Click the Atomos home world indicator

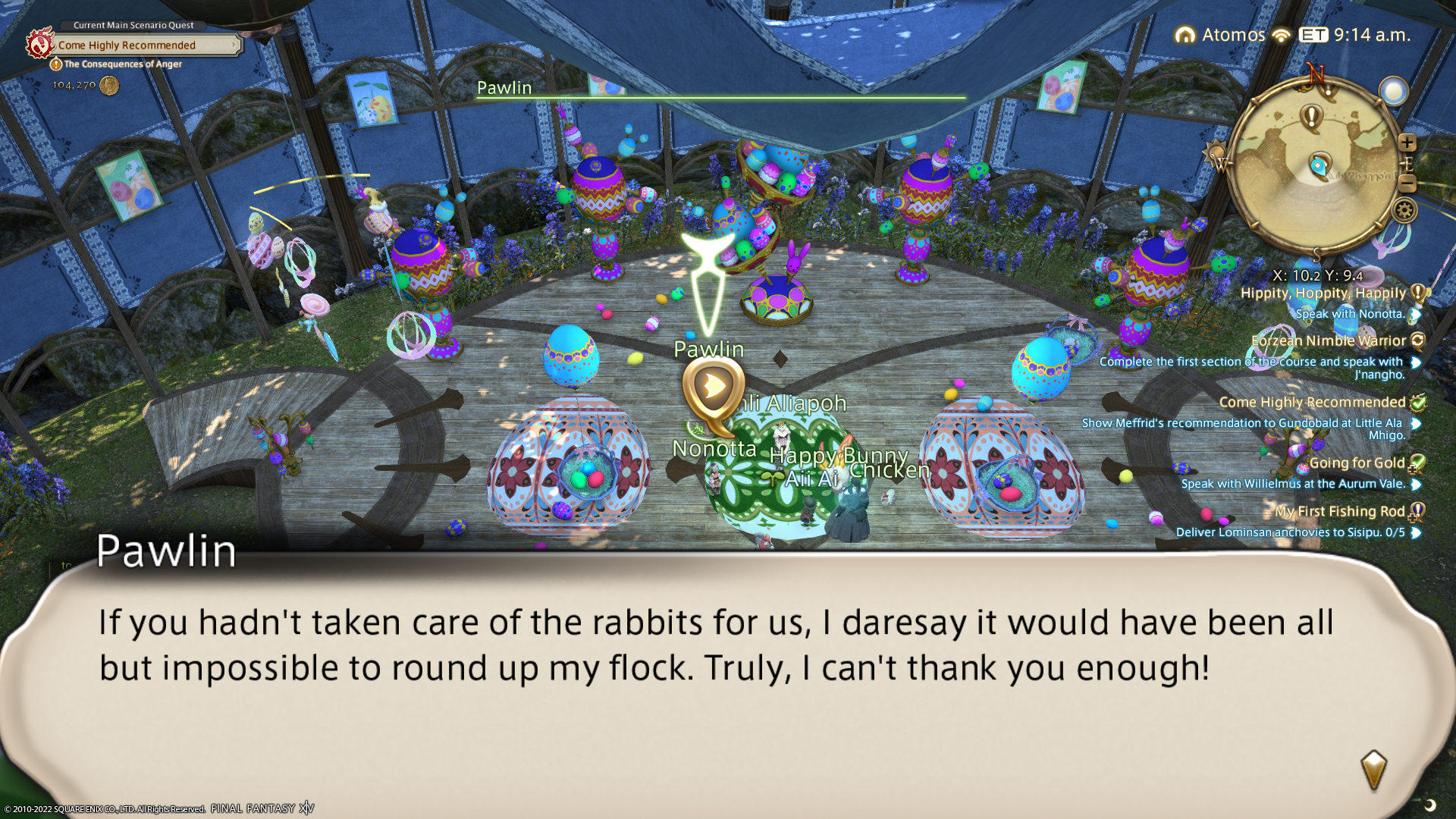tap(1220, 35)
